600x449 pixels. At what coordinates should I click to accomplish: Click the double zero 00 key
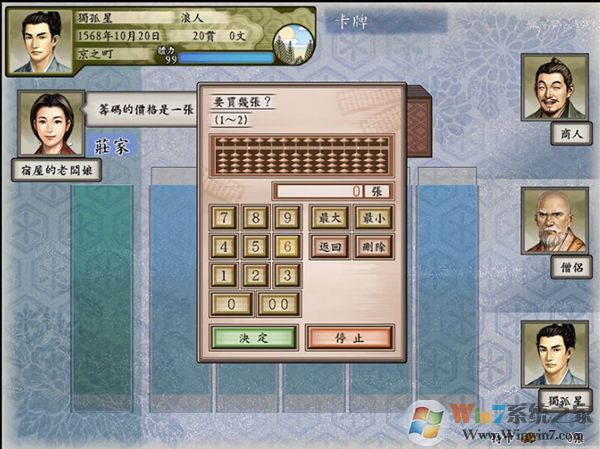coord(279,304)
